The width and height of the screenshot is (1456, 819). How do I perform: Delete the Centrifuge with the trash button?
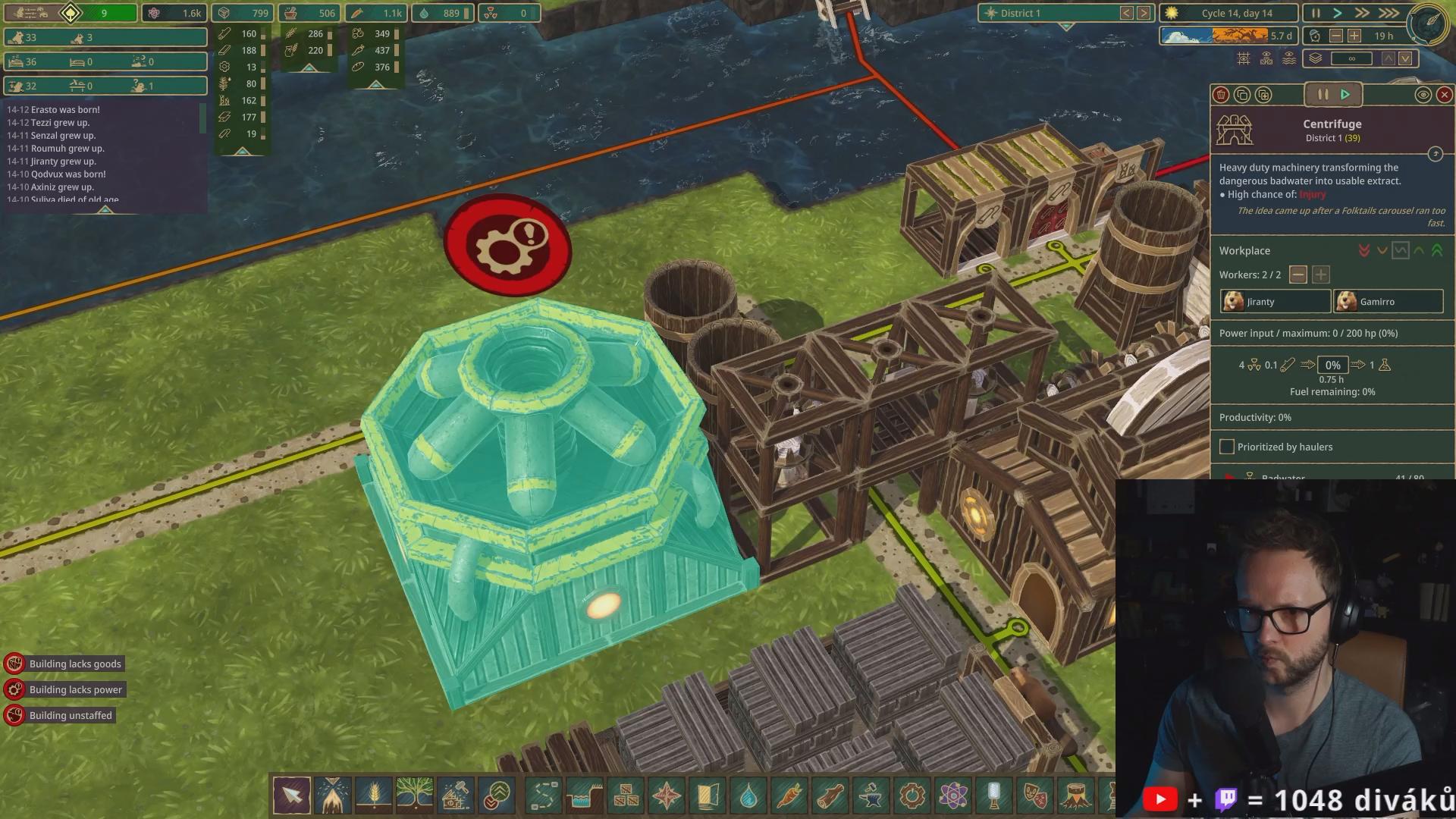click(1221, 95)
